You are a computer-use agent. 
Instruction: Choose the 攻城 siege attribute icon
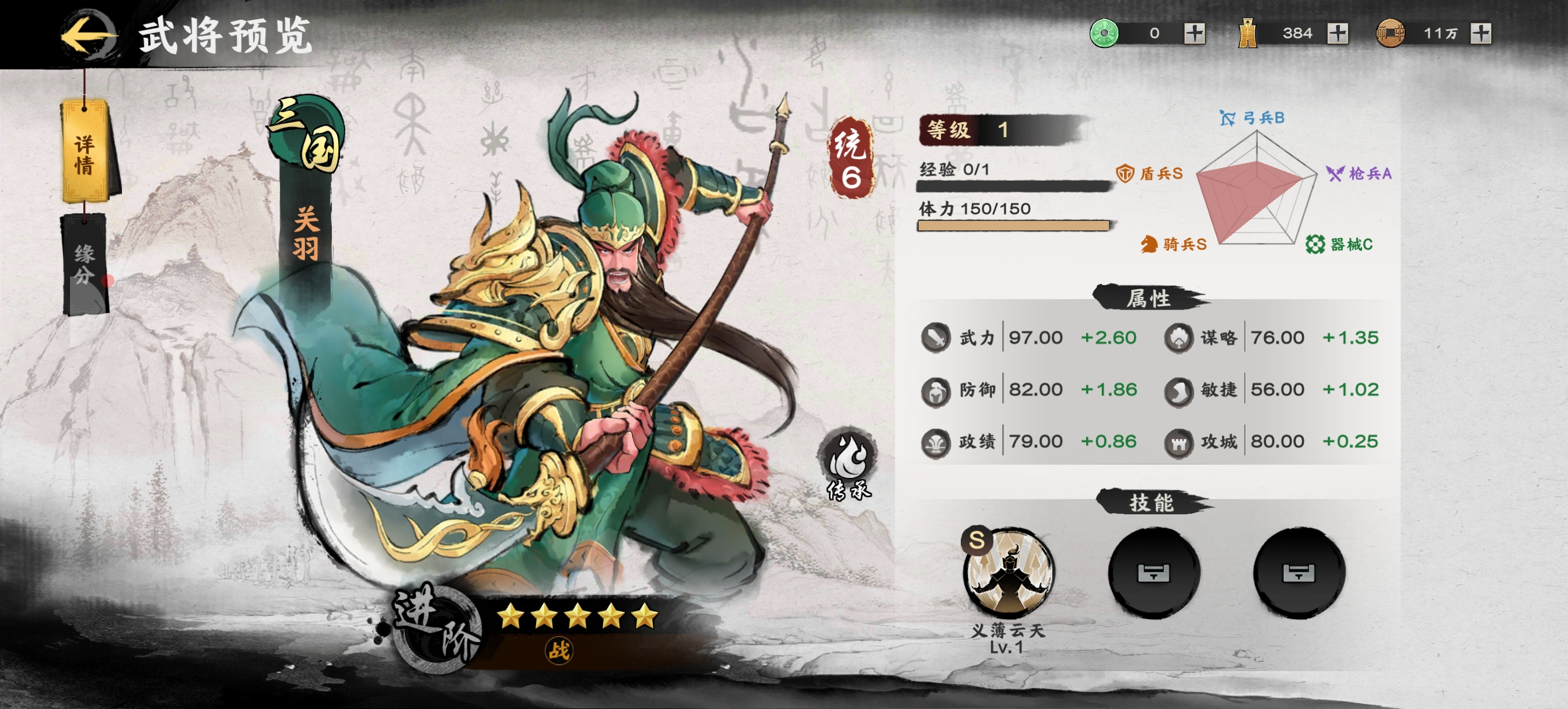1178,442
